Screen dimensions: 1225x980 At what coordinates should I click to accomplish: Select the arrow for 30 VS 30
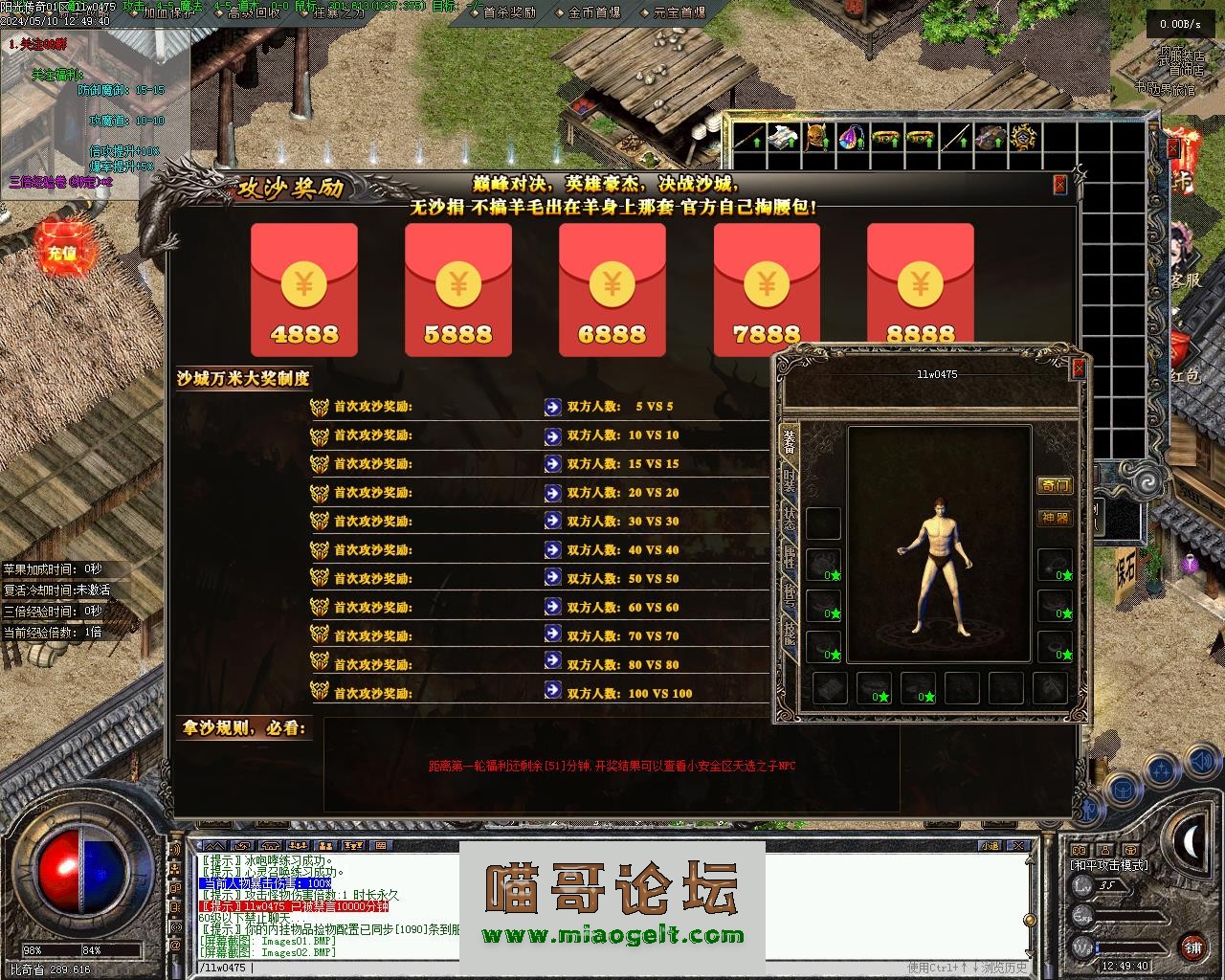click(x=552, y=521)
